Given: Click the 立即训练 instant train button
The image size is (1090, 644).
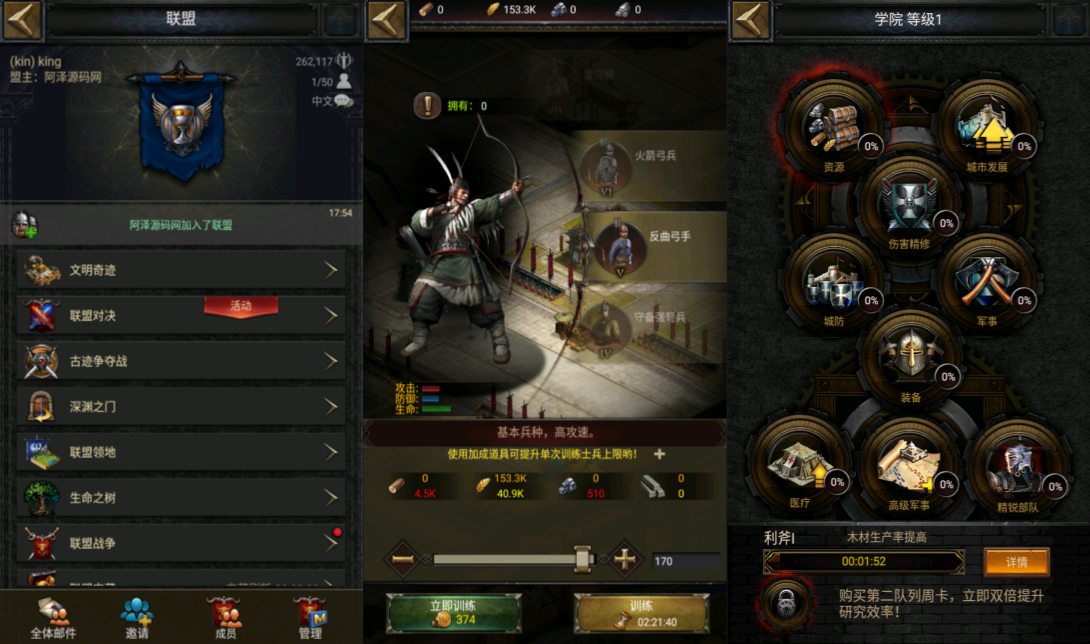Looking at the screenshot, I should pyautogui.click(x=452, y=613).
